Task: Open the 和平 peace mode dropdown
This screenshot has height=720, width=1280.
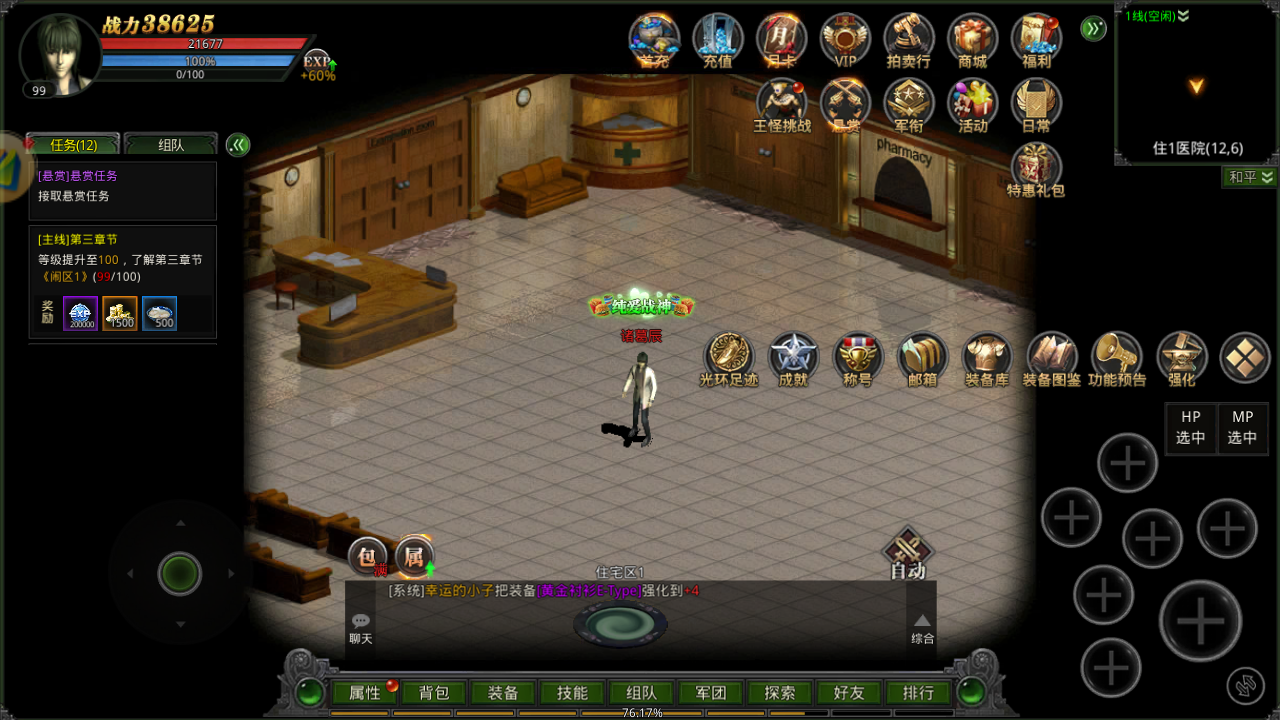Action: pyautogui.click(x=1250, y=177)
